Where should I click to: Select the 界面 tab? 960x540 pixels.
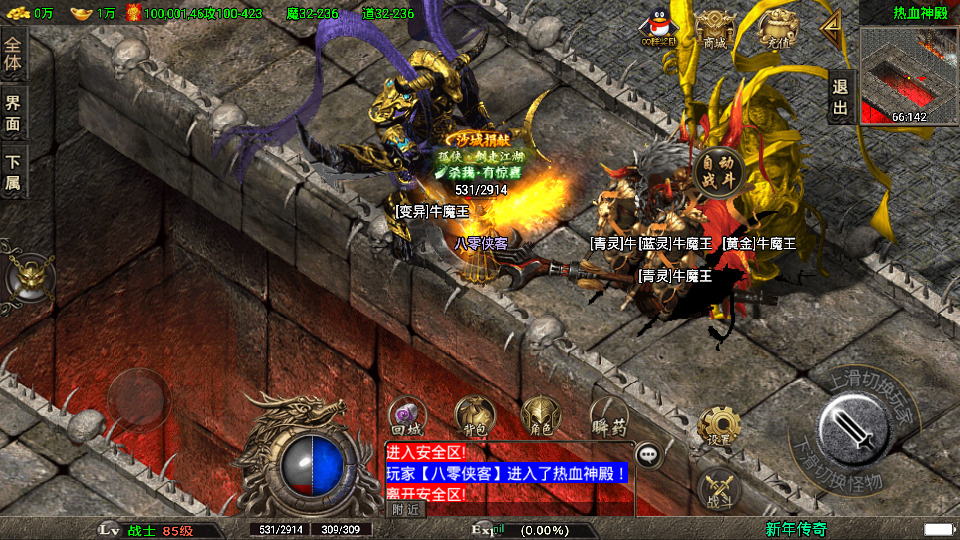pos(13,114)
